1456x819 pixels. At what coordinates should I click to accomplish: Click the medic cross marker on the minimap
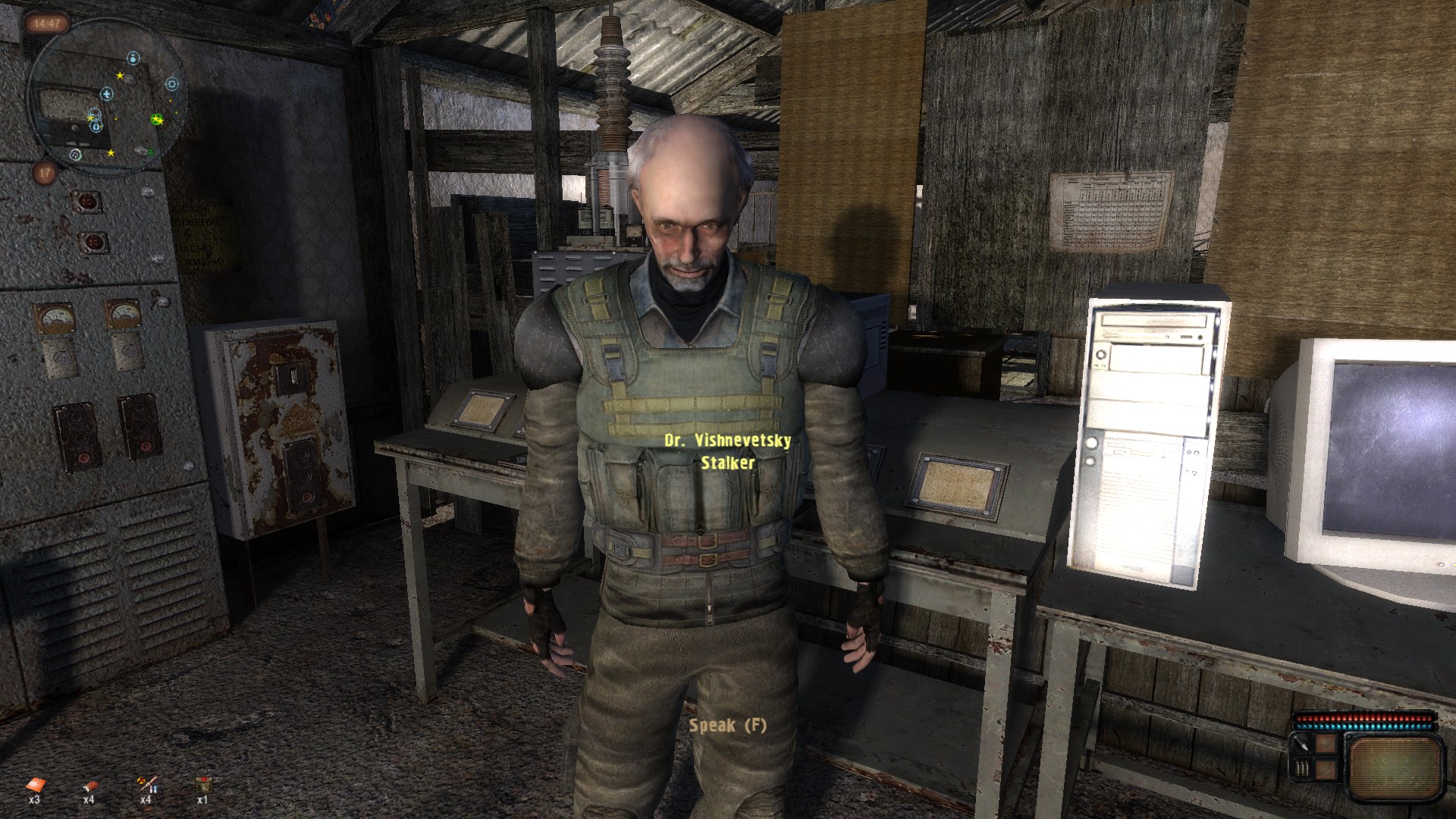click(107, 94)
